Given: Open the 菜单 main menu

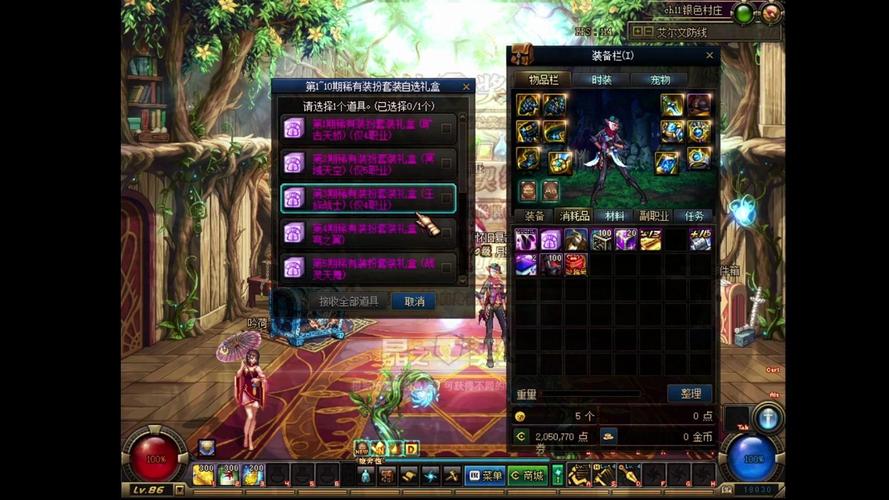Looking at the screenshot, I should tap(484, 475).
